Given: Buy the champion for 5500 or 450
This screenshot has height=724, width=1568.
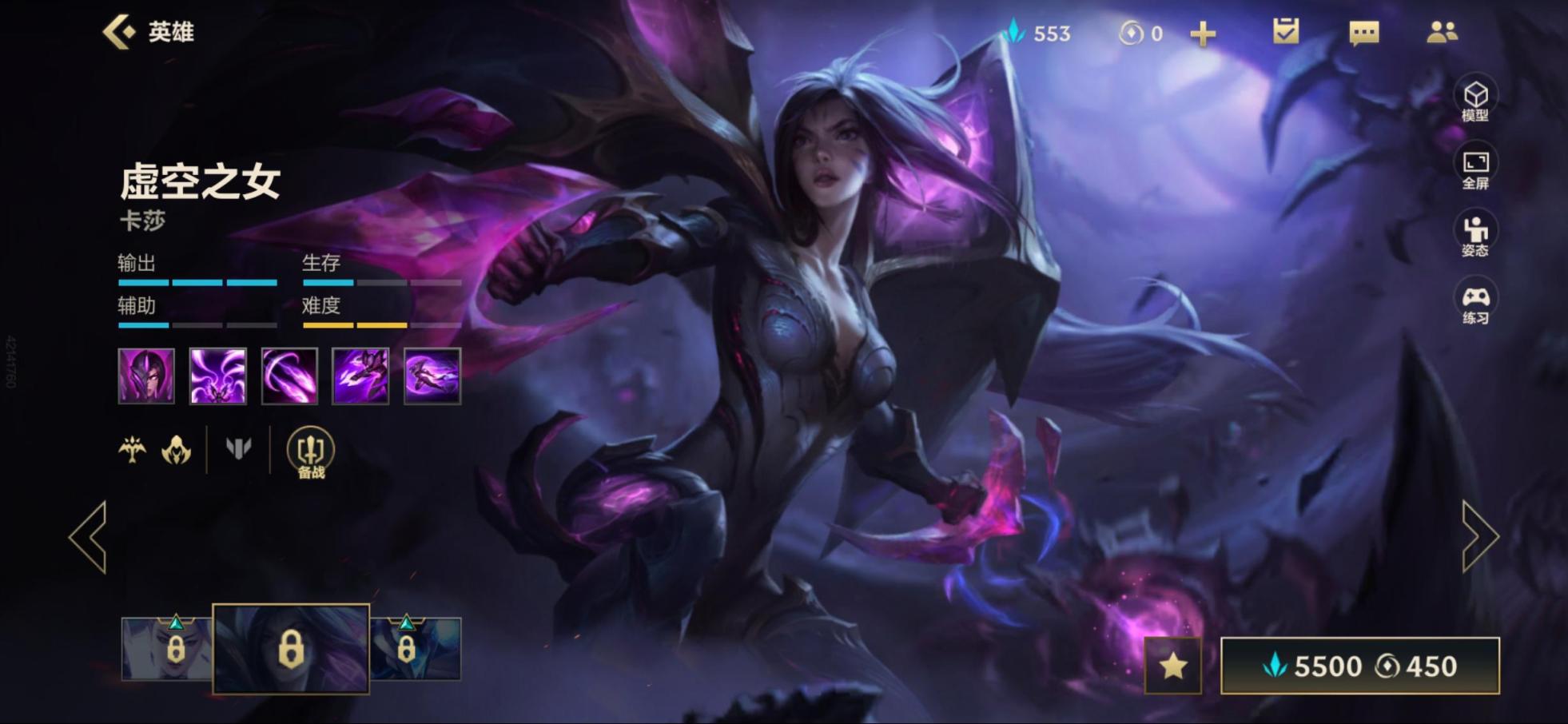Looking at the screenshot, I should [1359, 666].
